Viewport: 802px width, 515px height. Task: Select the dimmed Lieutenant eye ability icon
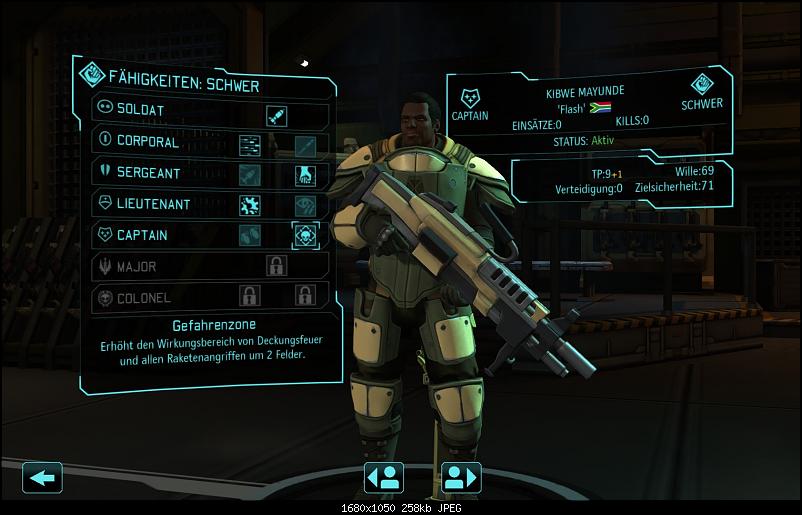[x=305, y=206]
